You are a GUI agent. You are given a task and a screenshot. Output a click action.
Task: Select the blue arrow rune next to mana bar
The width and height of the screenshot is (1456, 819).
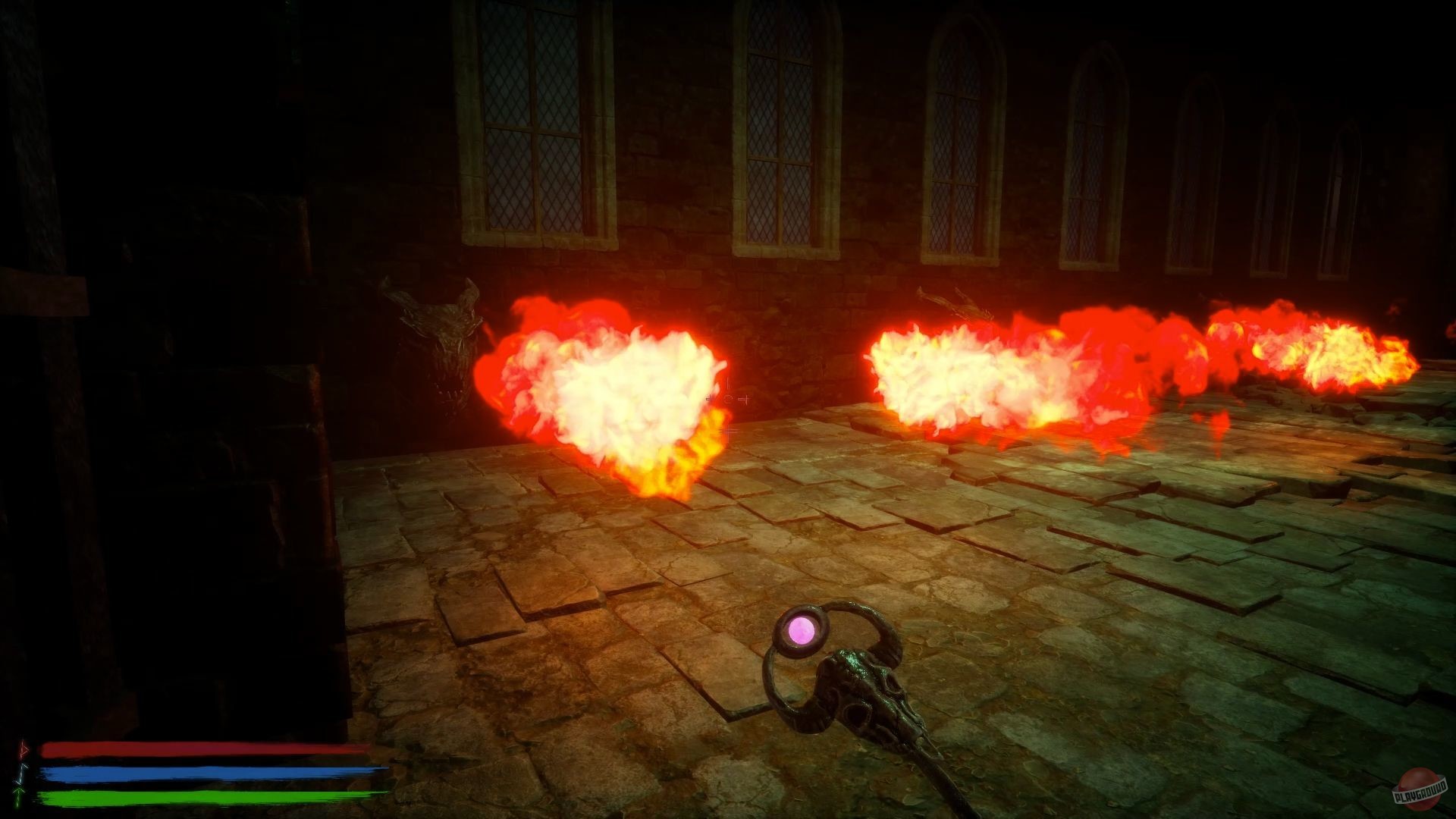21,772
